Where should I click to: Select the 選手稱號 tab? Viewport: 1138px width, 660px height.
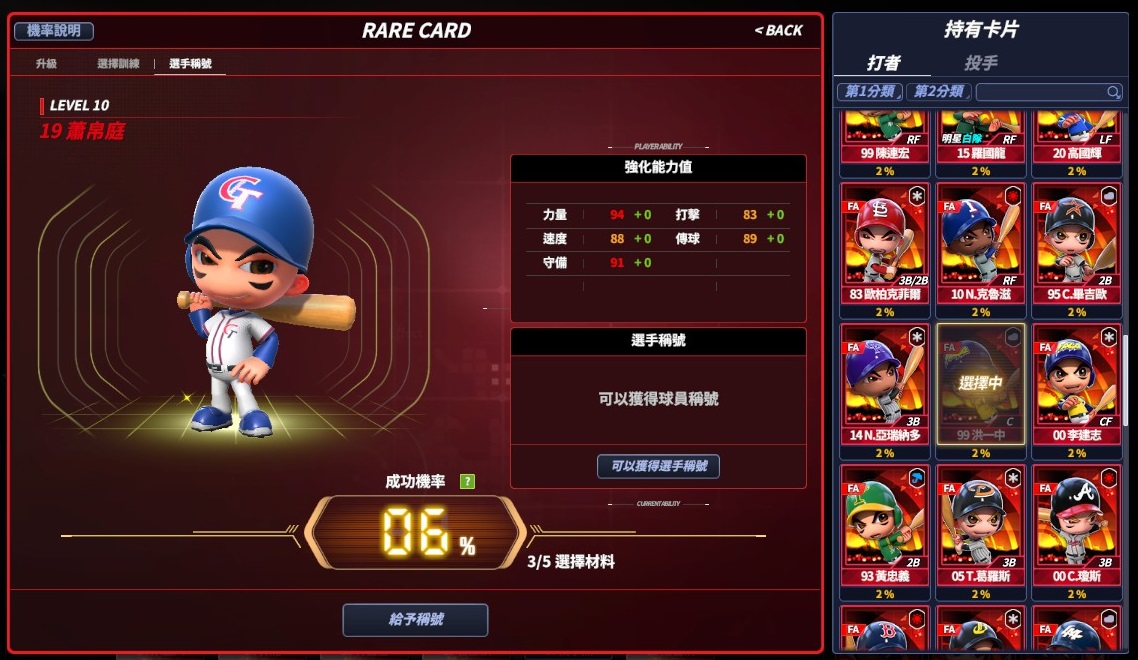[190, 64]
